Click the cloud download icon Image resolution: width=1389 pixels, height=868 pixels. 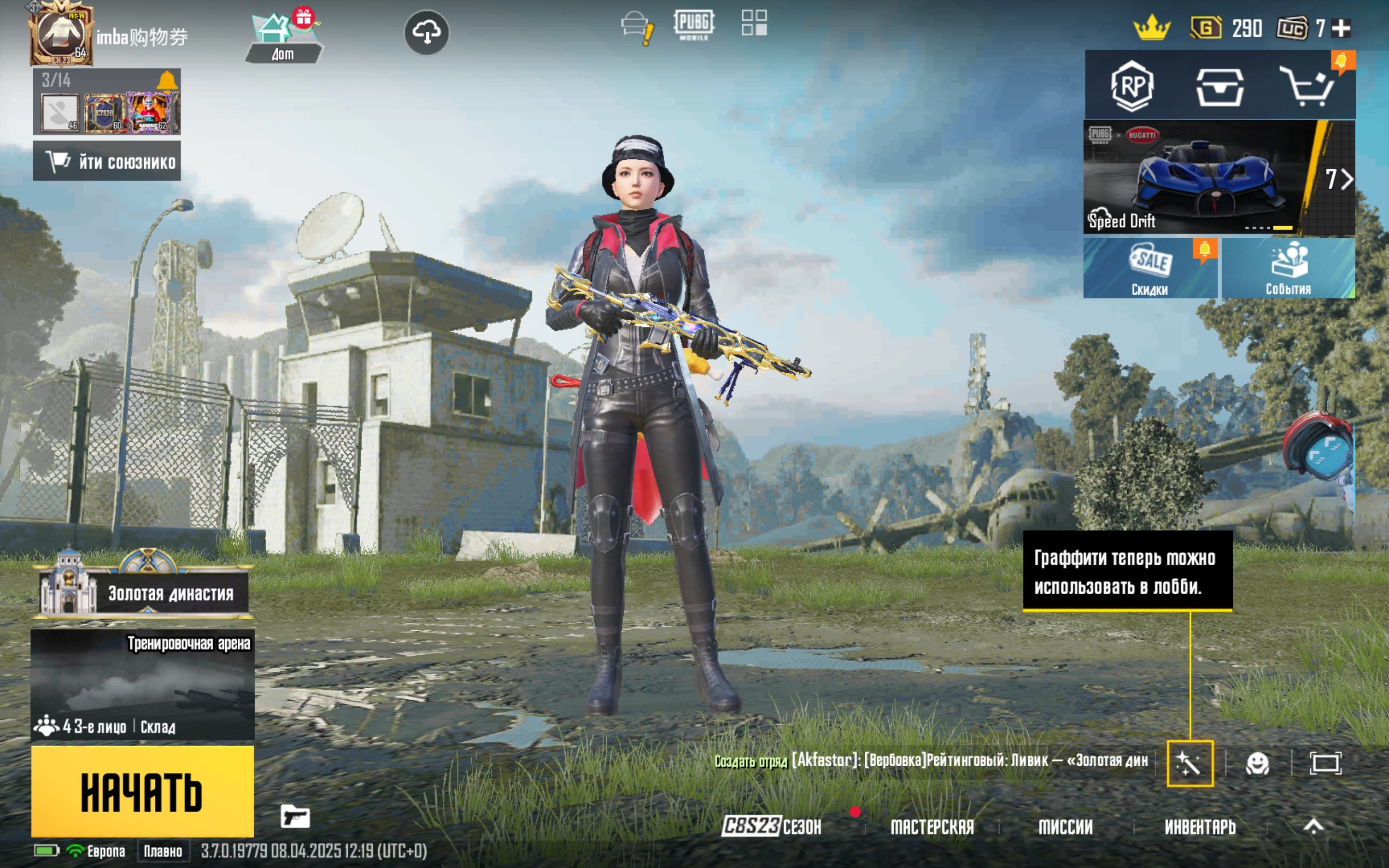(426, 32)
